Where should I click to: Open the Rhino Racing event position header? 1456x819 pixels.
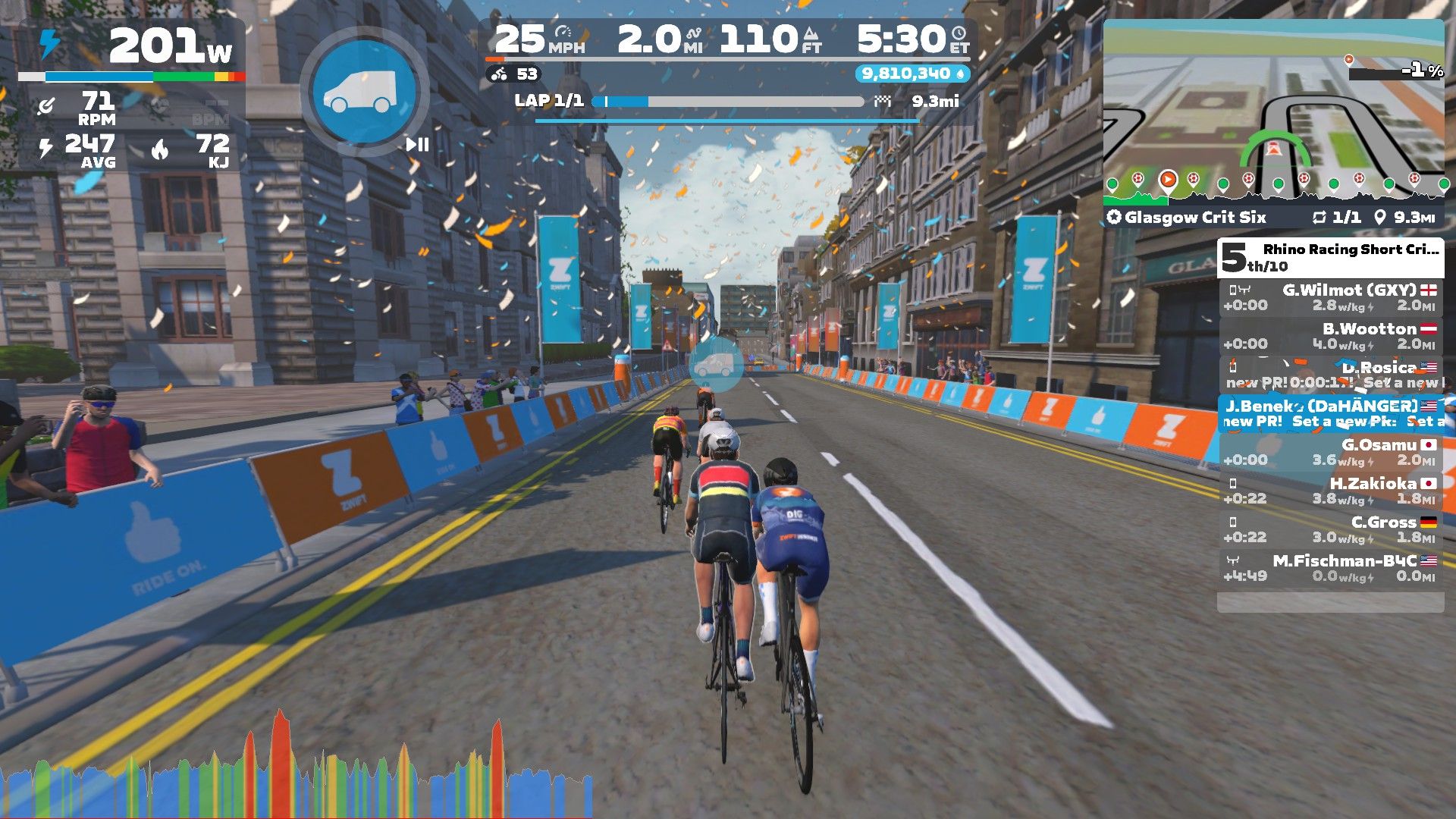[1330, 258]
